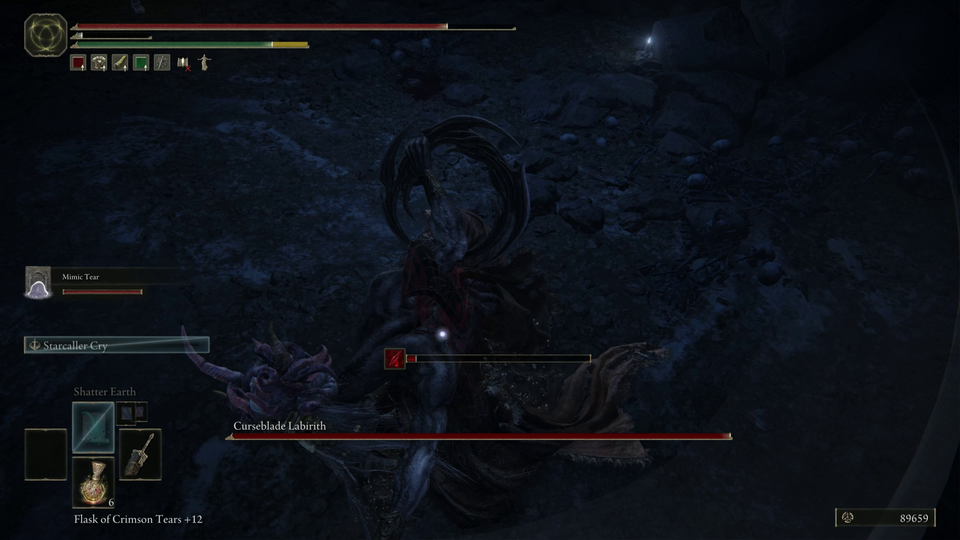Select the empty left-hand armament slot
960x540 pixels.
point(46,454)
